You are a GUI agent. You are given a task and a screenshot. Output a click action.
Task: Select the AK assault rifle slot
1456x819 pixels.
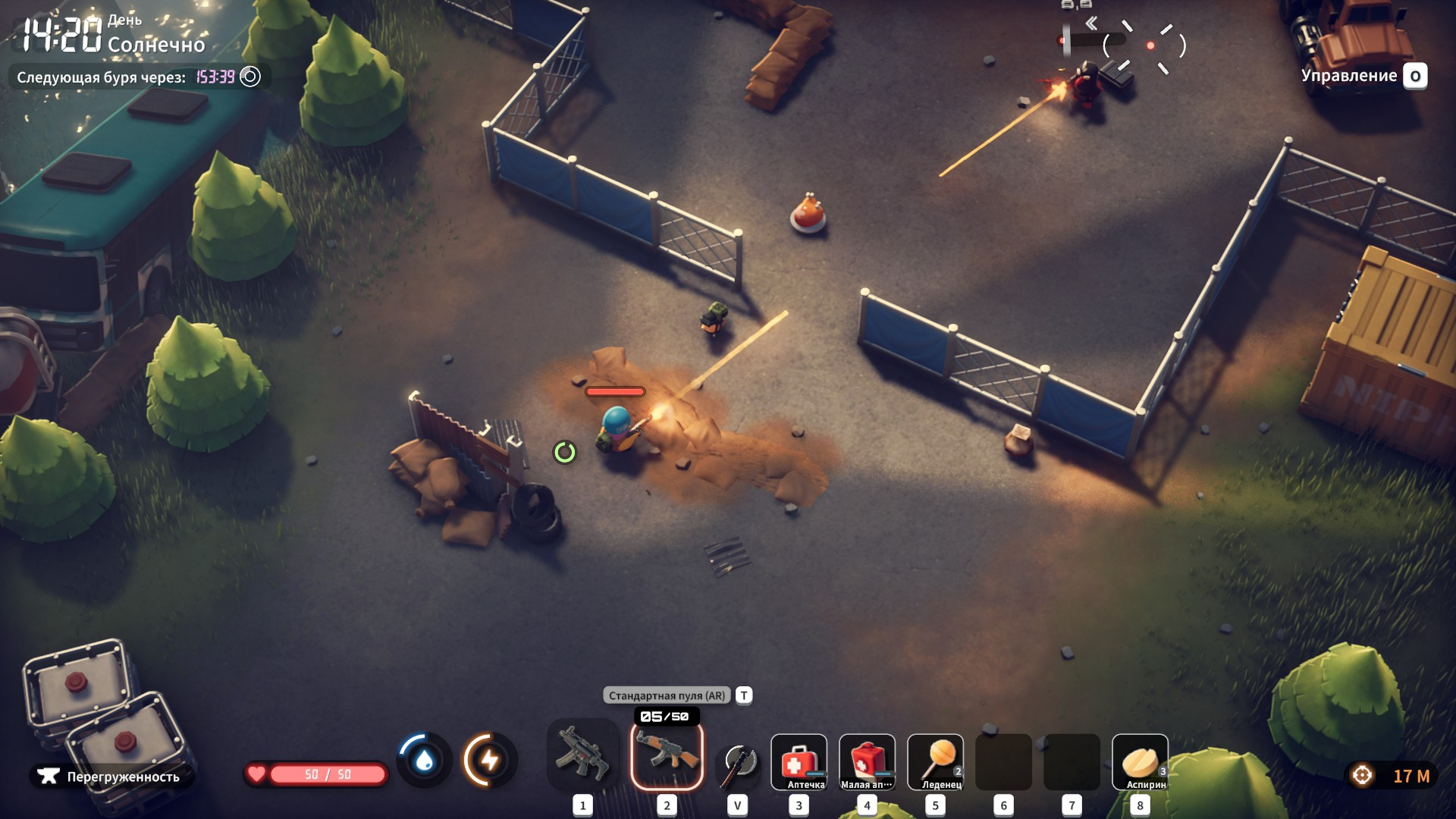coord(667,755)
